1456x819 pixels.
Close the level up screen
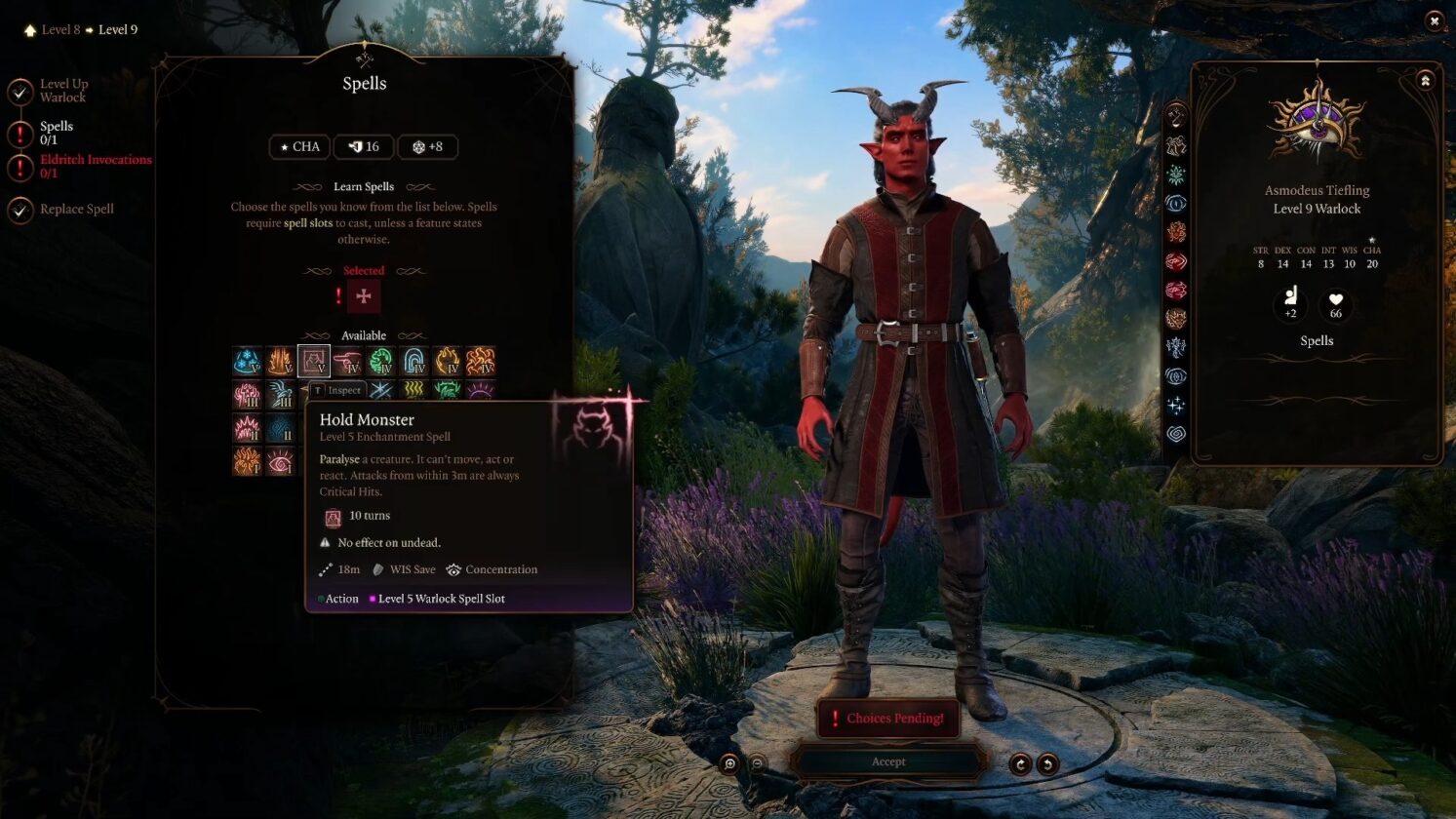point(1434,20)
